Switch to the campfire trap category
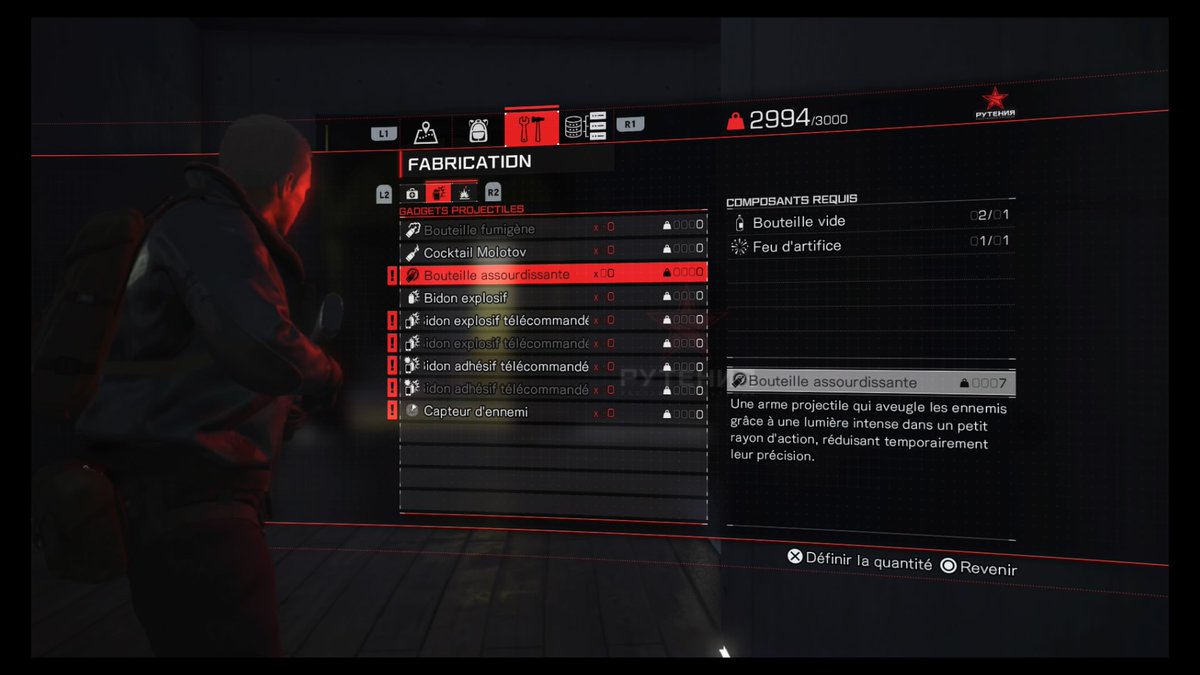 465,193
